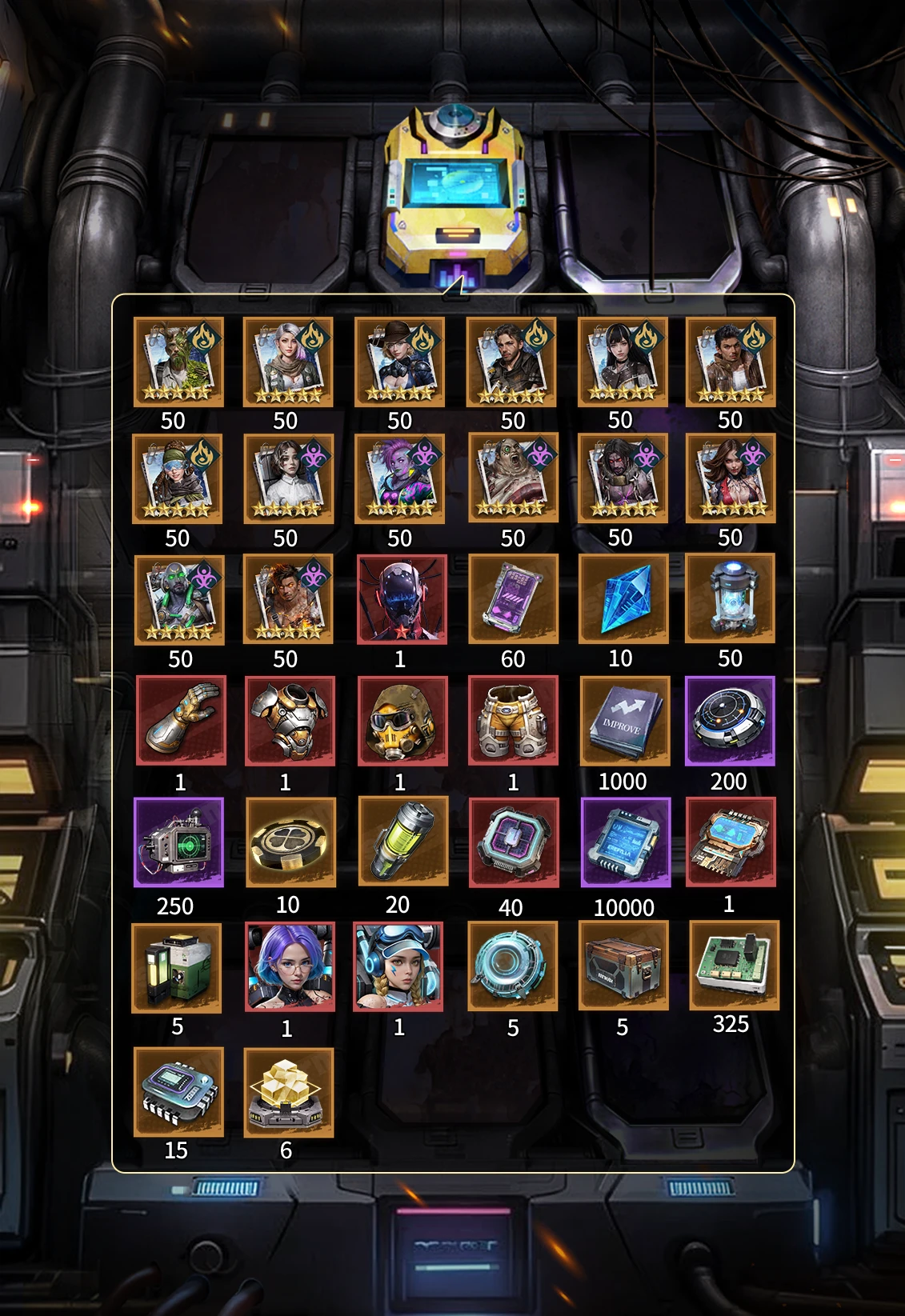
Task: Choose the cowboy hat heroine shard
Action: 399,362
